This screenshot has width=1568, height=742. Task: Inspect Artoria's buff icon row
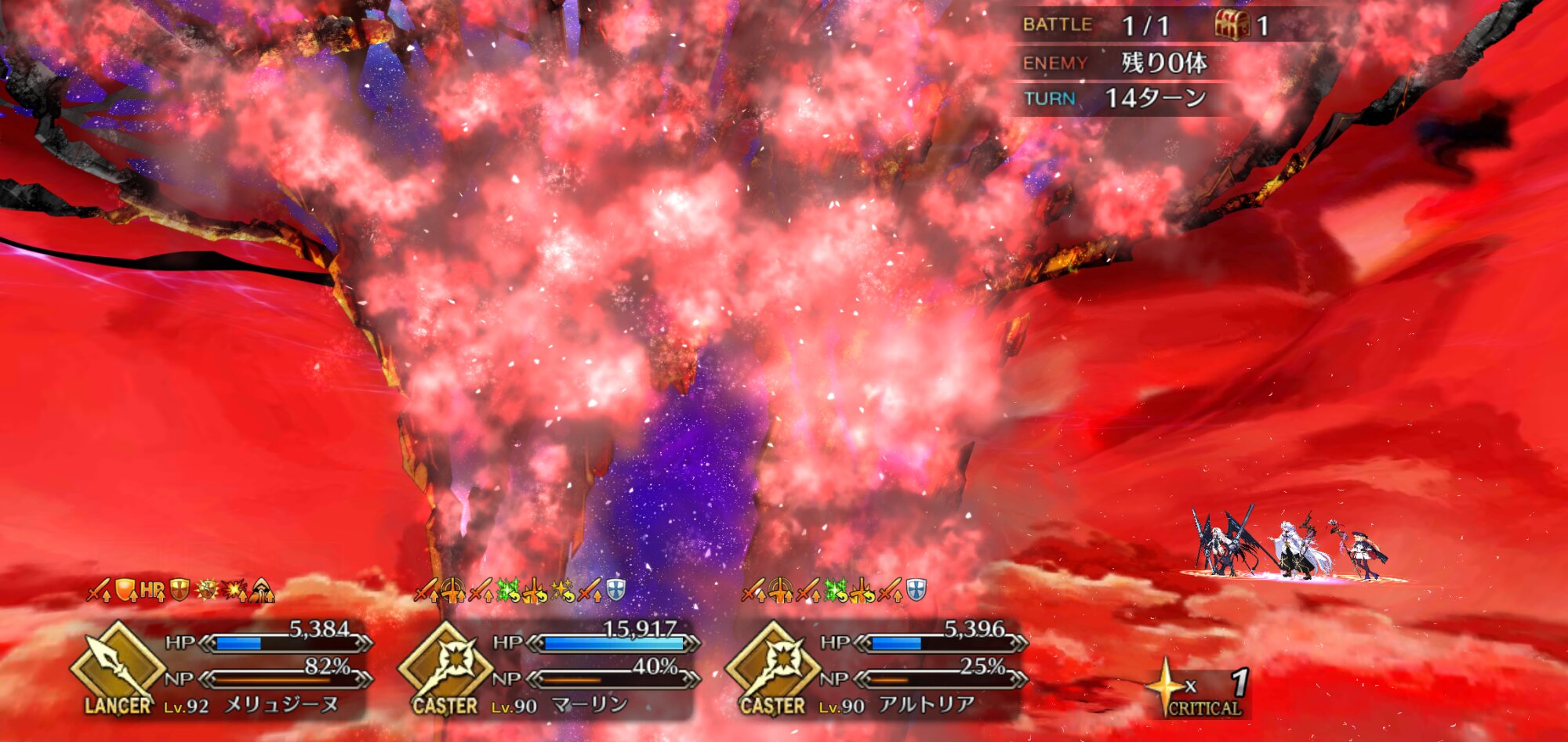tap(833, 591)
